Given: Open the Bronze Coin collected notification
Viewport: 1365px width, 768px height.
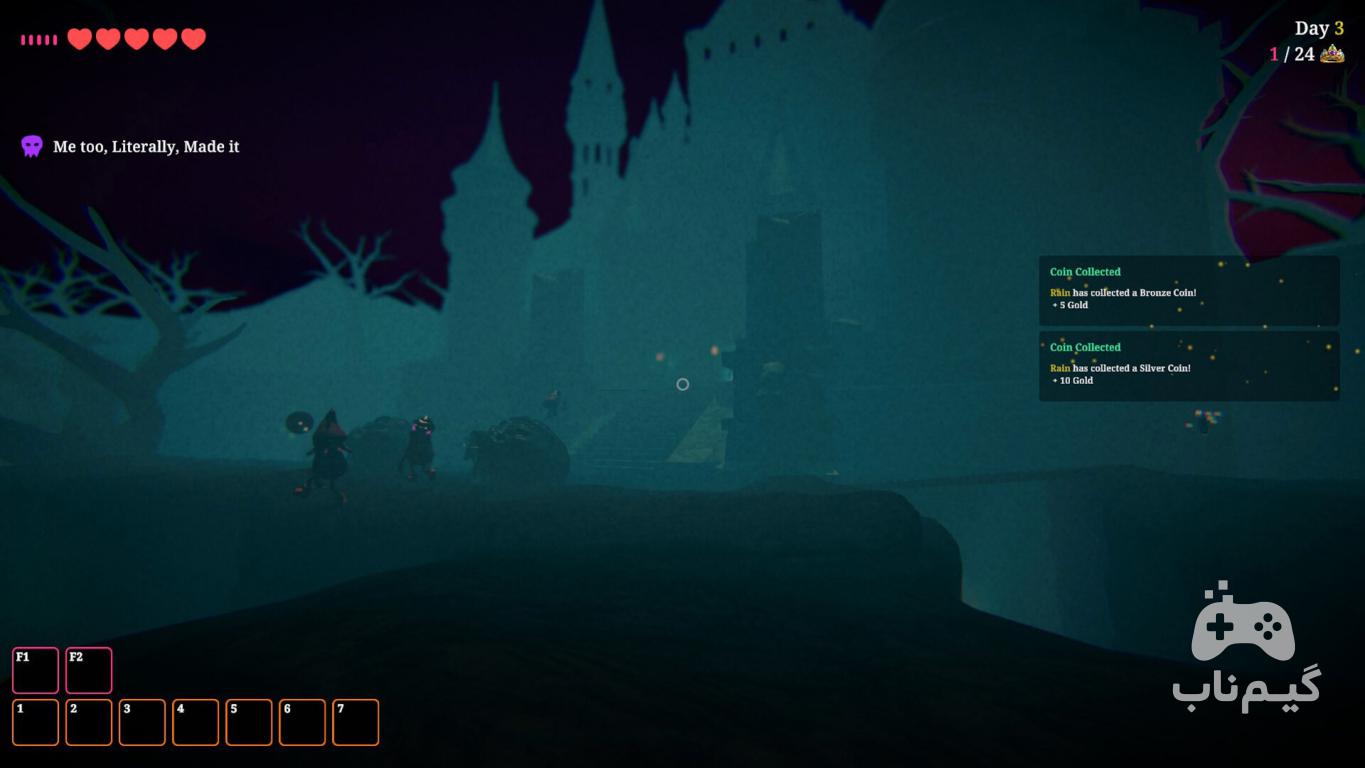Looking at the screenshot, I should 1188,290.
